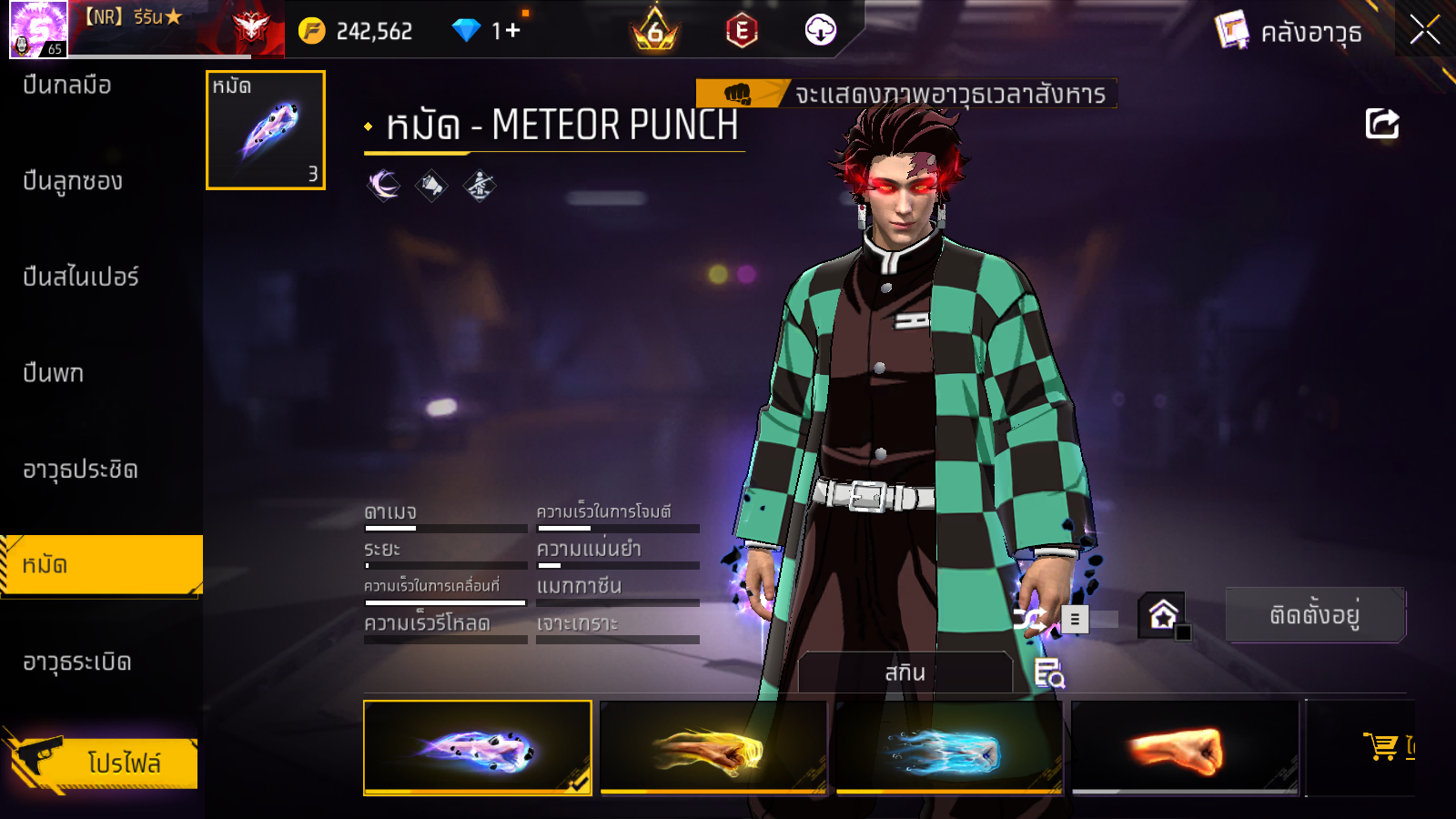Viewport: 1456px width, 819px height.
Task: Choose the golden flaming fist skin
Action: pyautogui.click(x=713, y=748)
